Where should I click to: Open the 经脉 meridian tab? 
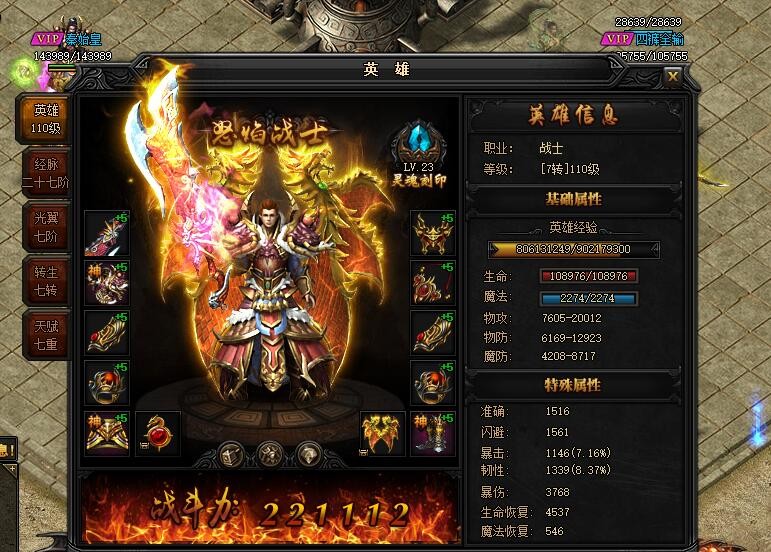[46, 173]
